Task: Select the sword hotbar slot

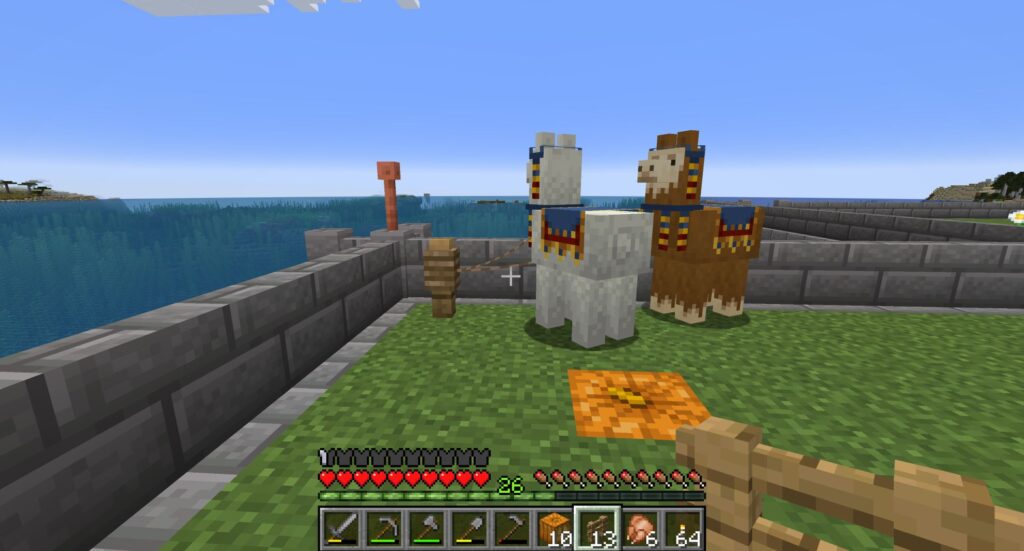Action: (340, 528)
